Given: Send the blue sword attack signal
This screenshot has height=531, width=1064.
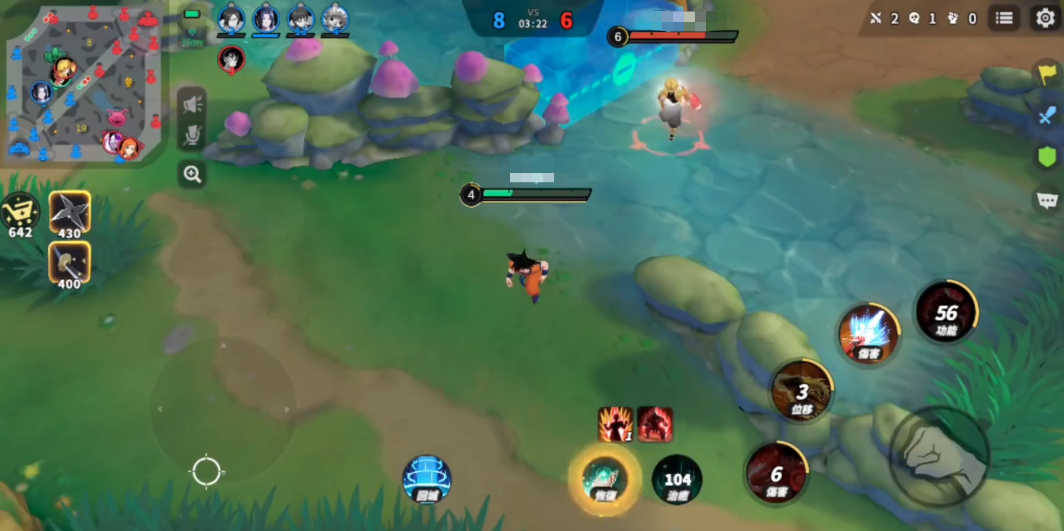Looking at the screenshot, I should pos(1047,114).
